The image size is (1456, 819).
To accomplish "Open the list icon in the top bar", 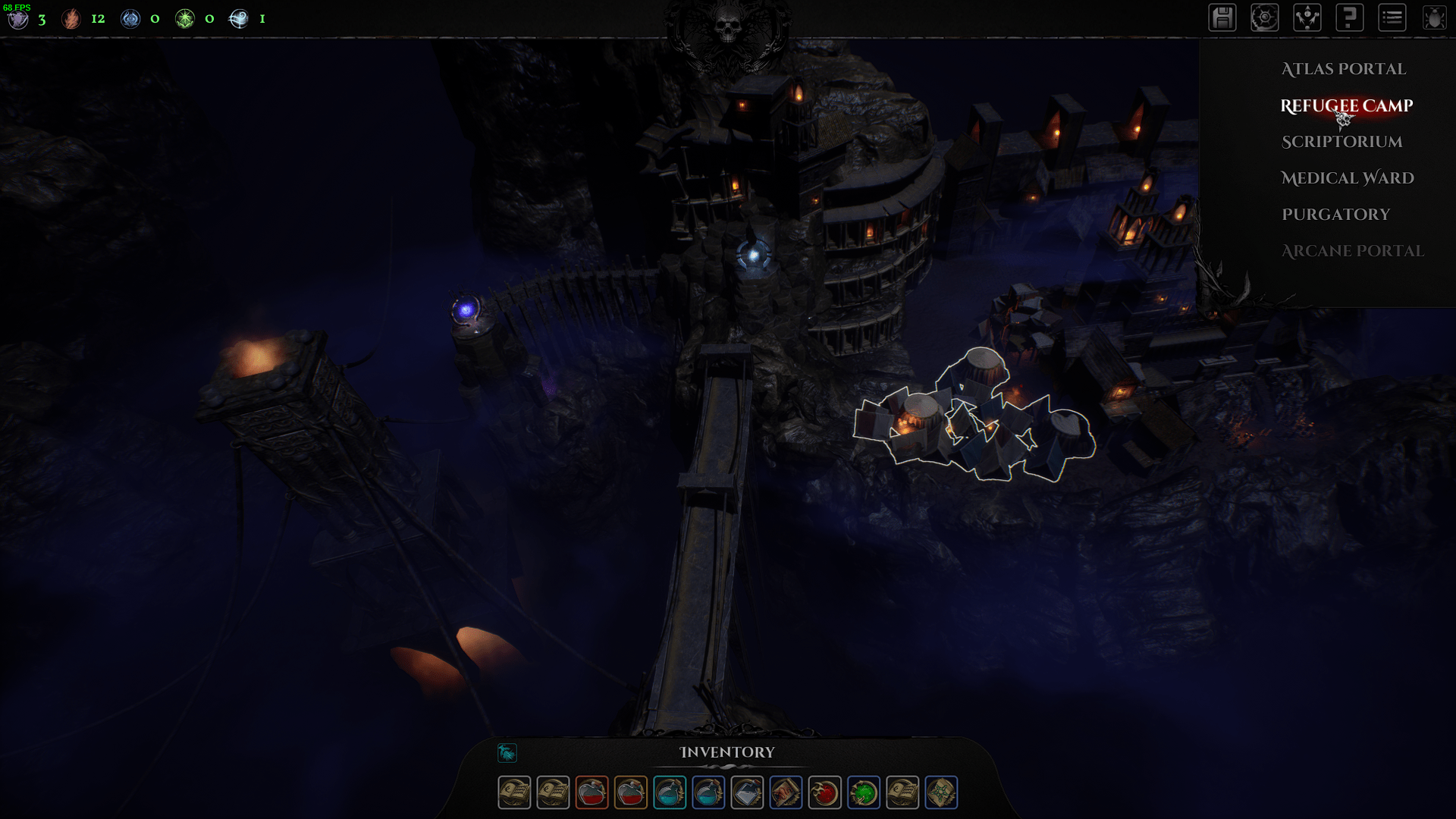I will click(x=1392, y=18).
